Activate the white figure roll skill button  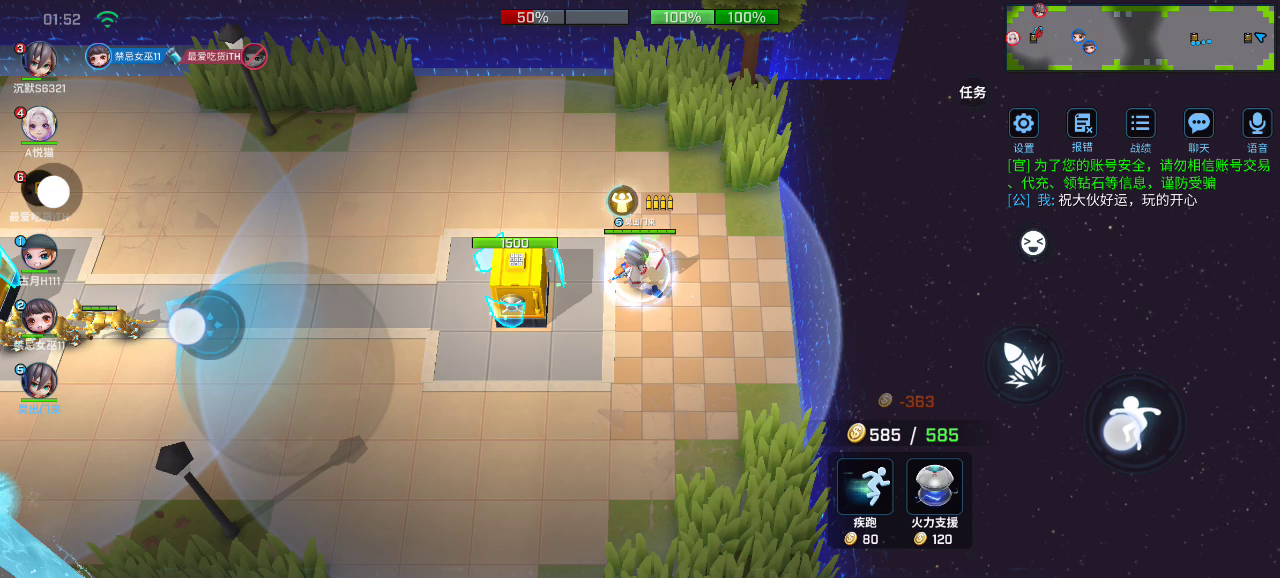pyautogui.click(x=1135, y=422)
